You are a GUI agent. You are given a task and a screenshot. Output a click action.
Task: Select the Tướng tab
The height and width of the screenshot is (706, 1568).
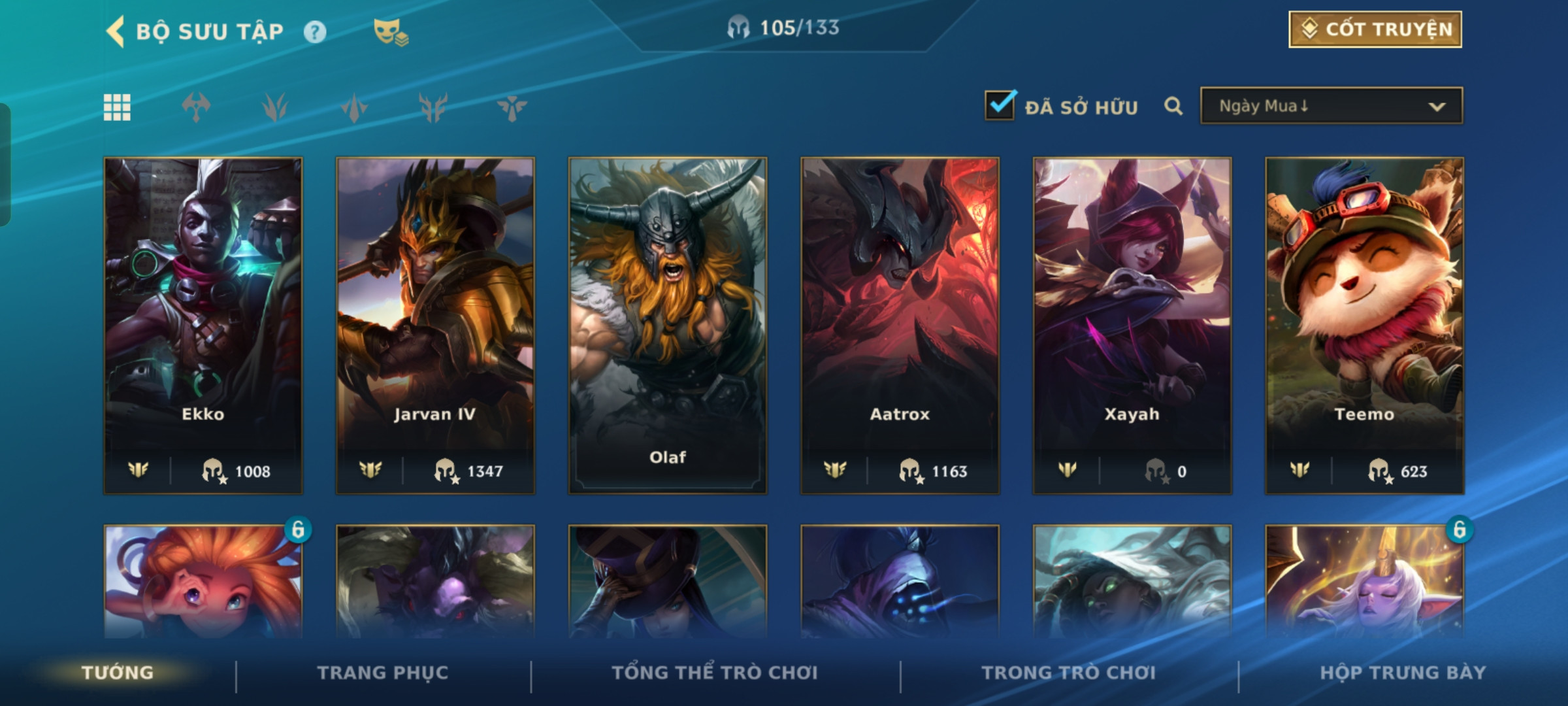tap(118, 673)
